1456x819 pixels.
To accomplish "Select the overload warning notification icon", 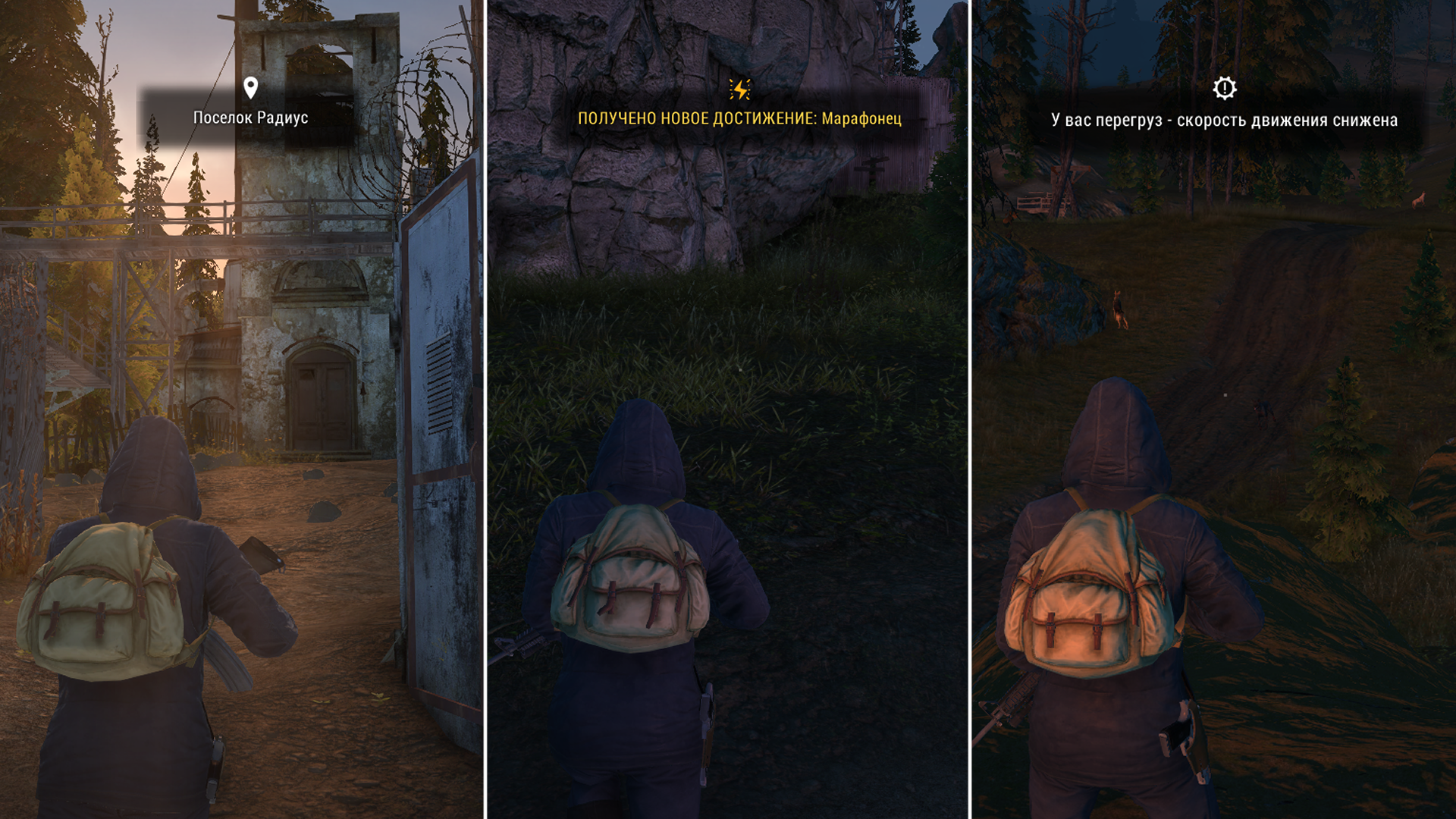I will click(x=1224, y=88).
